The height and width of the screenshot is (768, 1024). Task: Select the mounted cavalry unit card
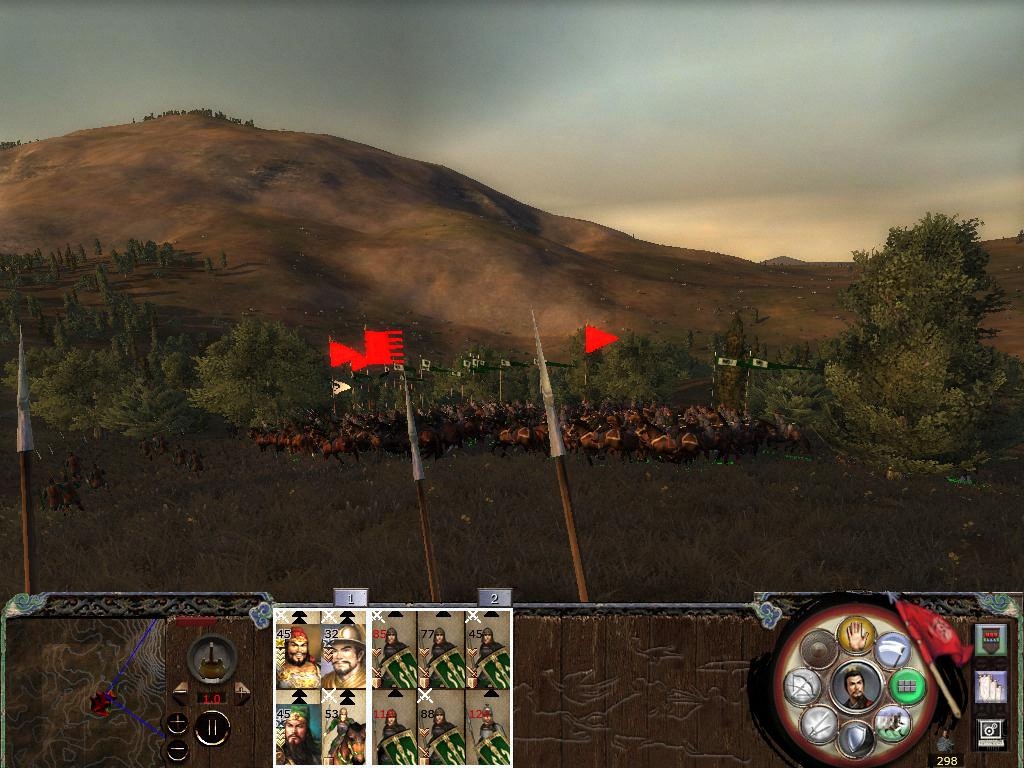(x=346, y=730)
